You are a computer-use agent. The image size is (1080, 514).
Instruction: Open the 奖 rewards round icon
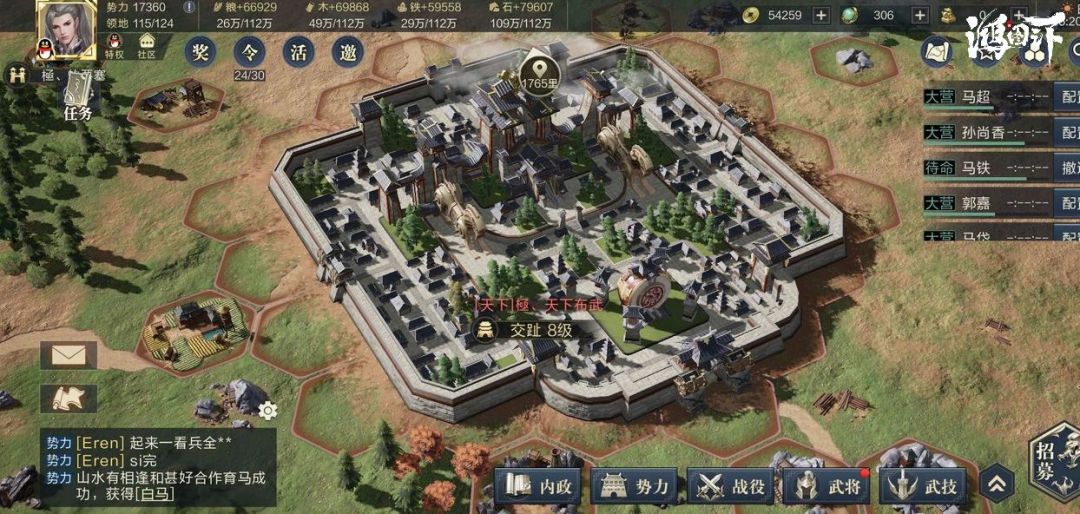[x=200, y=53]
